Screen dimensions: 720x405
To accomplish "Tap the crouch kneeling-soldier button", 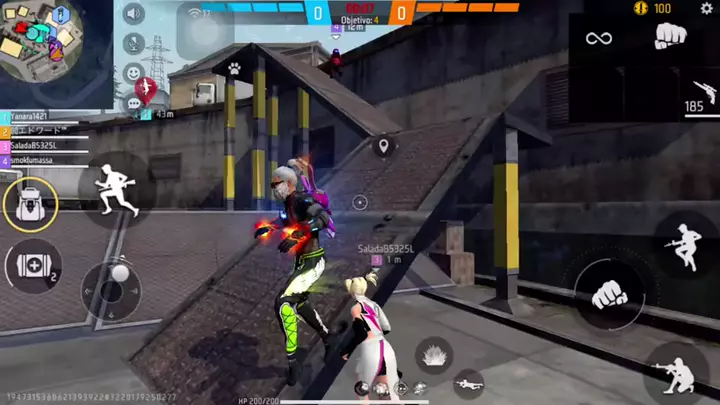I will pos(677,374).
